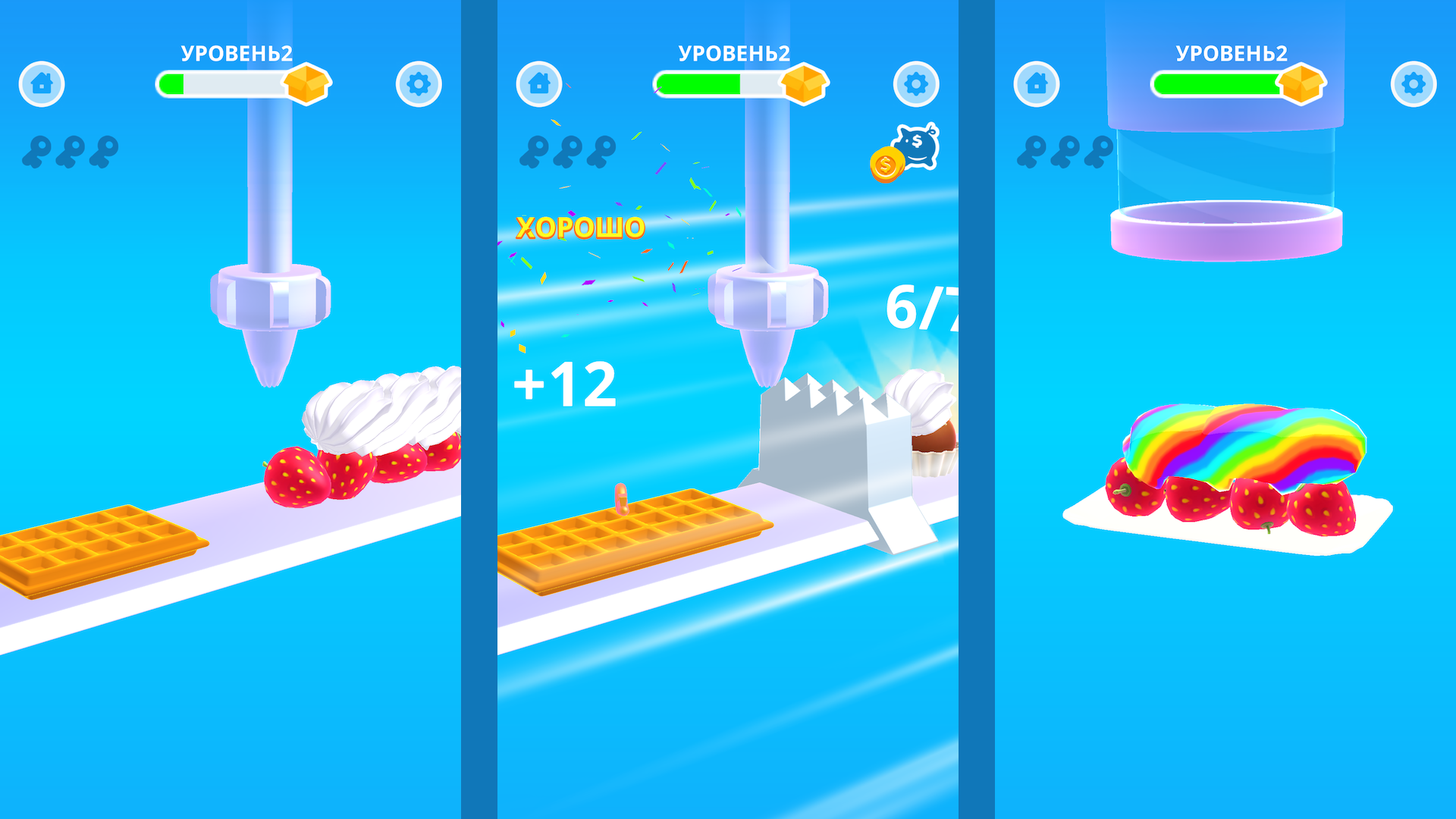The height and width of the screenshot is (819, 1456).
Task: Open settings on the middle panel
Action: click(915, 83)
